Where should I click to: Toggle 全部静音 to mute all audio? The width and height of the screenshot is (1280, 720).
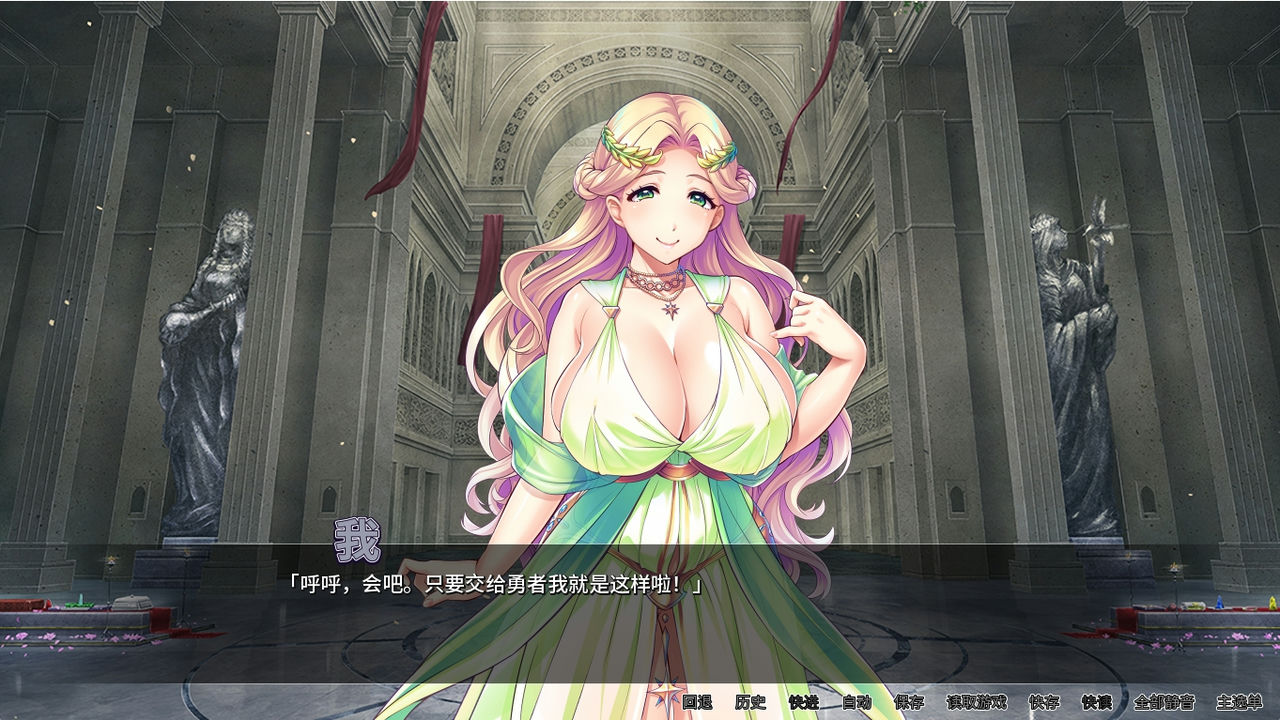(1163, 703)
